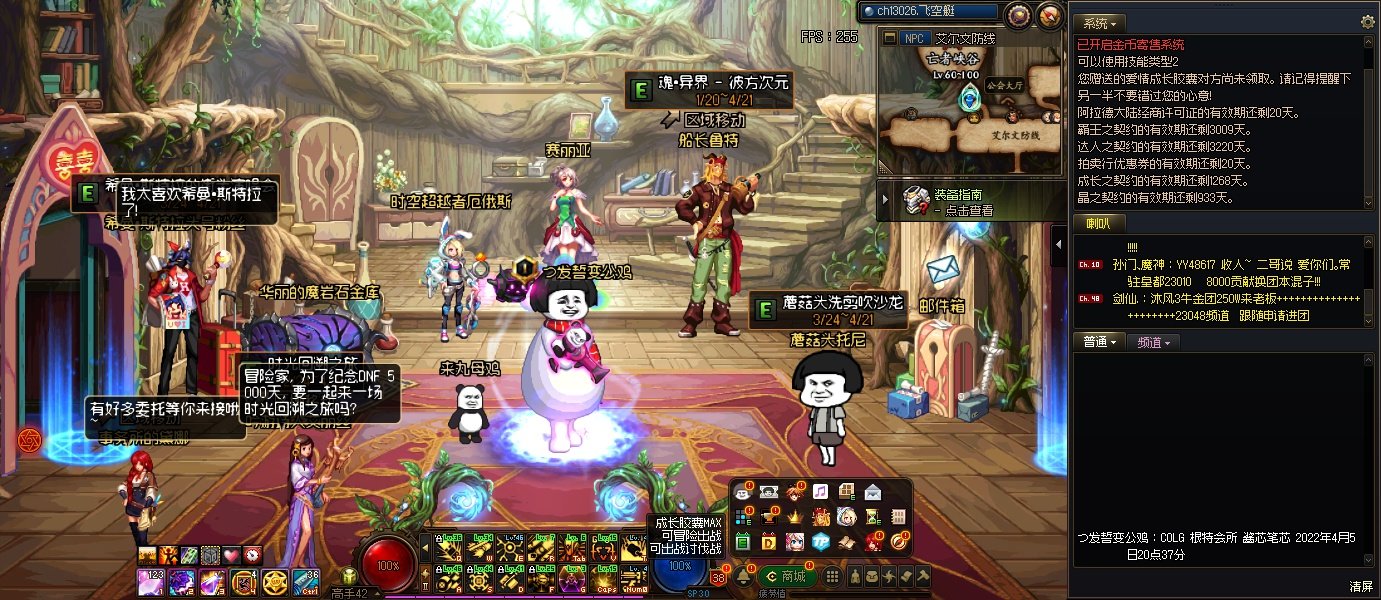This screenshot has width=1381, height=600.
Task: Open chat settings gear icon
Action: point(1367,22)
